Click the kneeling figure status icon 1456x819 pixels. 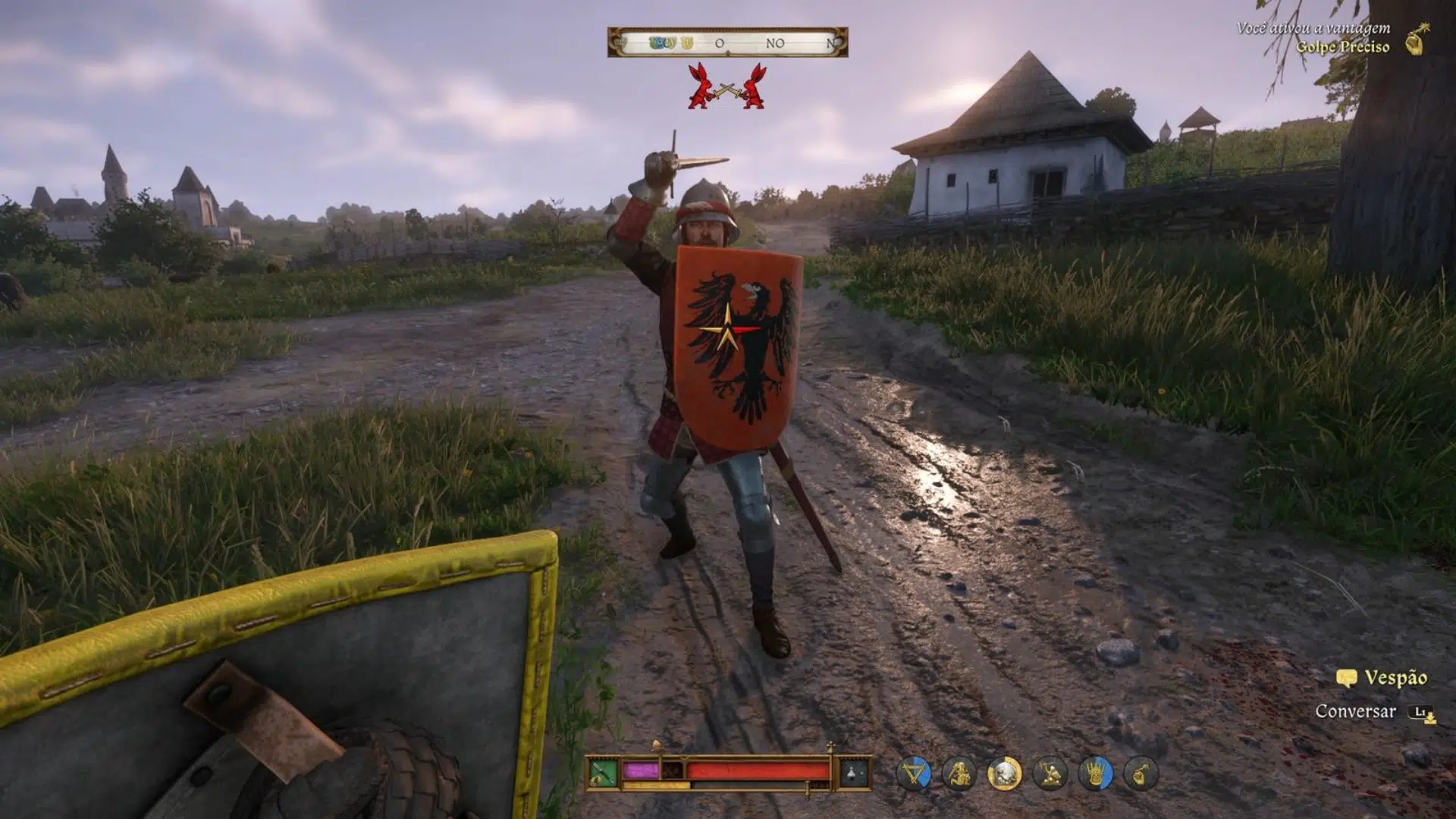959,774
